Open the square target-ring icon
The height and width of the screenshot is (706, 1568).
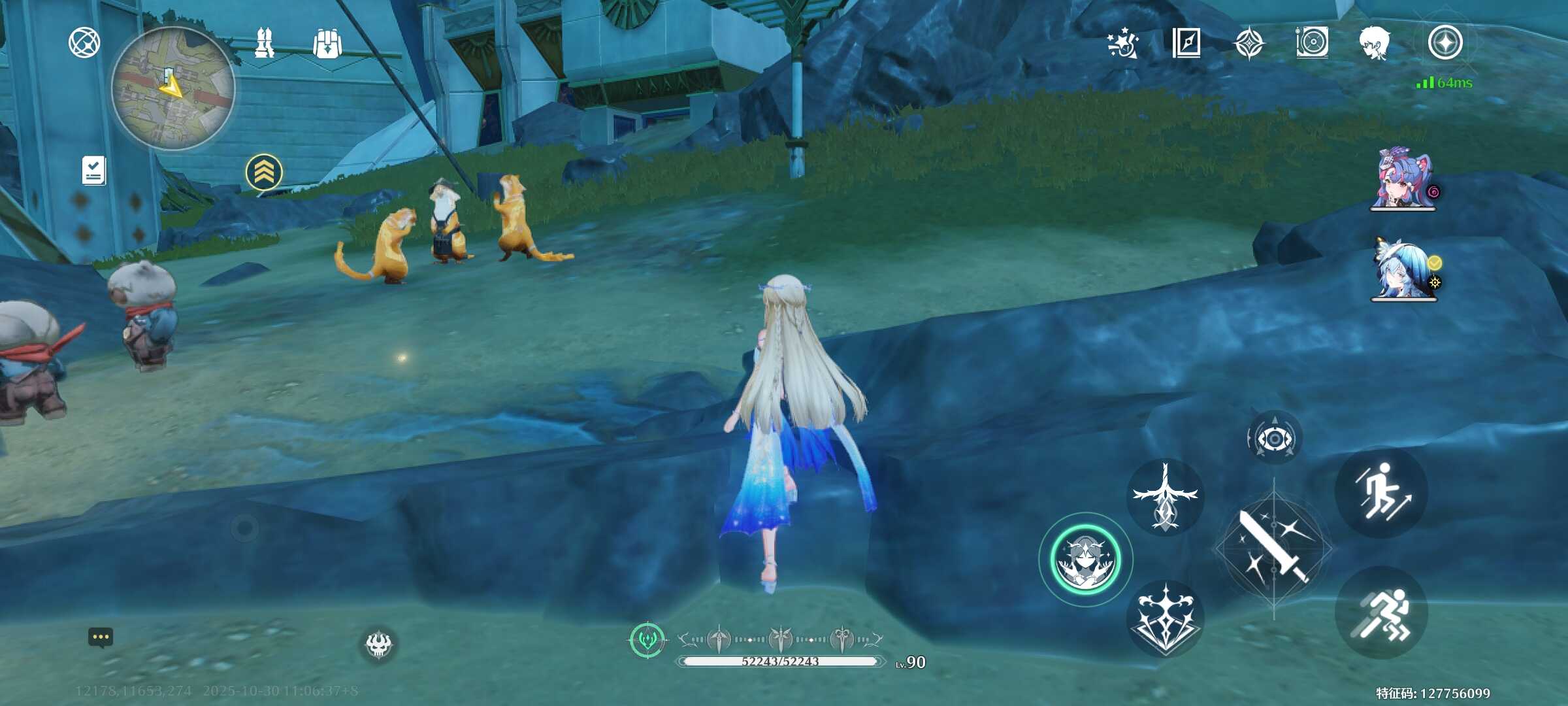tap(1312, 43)
